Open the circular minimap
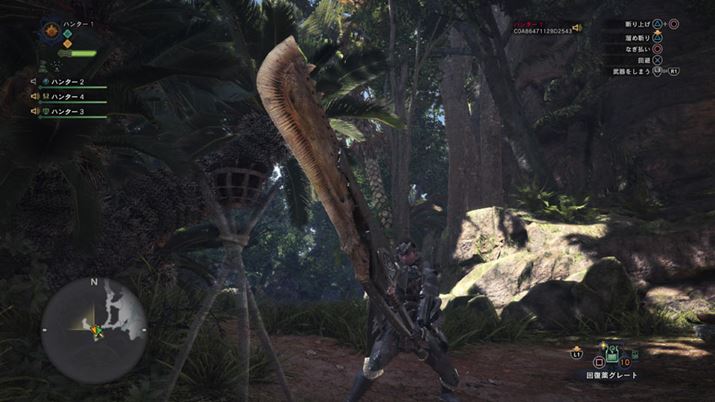The image size is (715, 402). 94,330
